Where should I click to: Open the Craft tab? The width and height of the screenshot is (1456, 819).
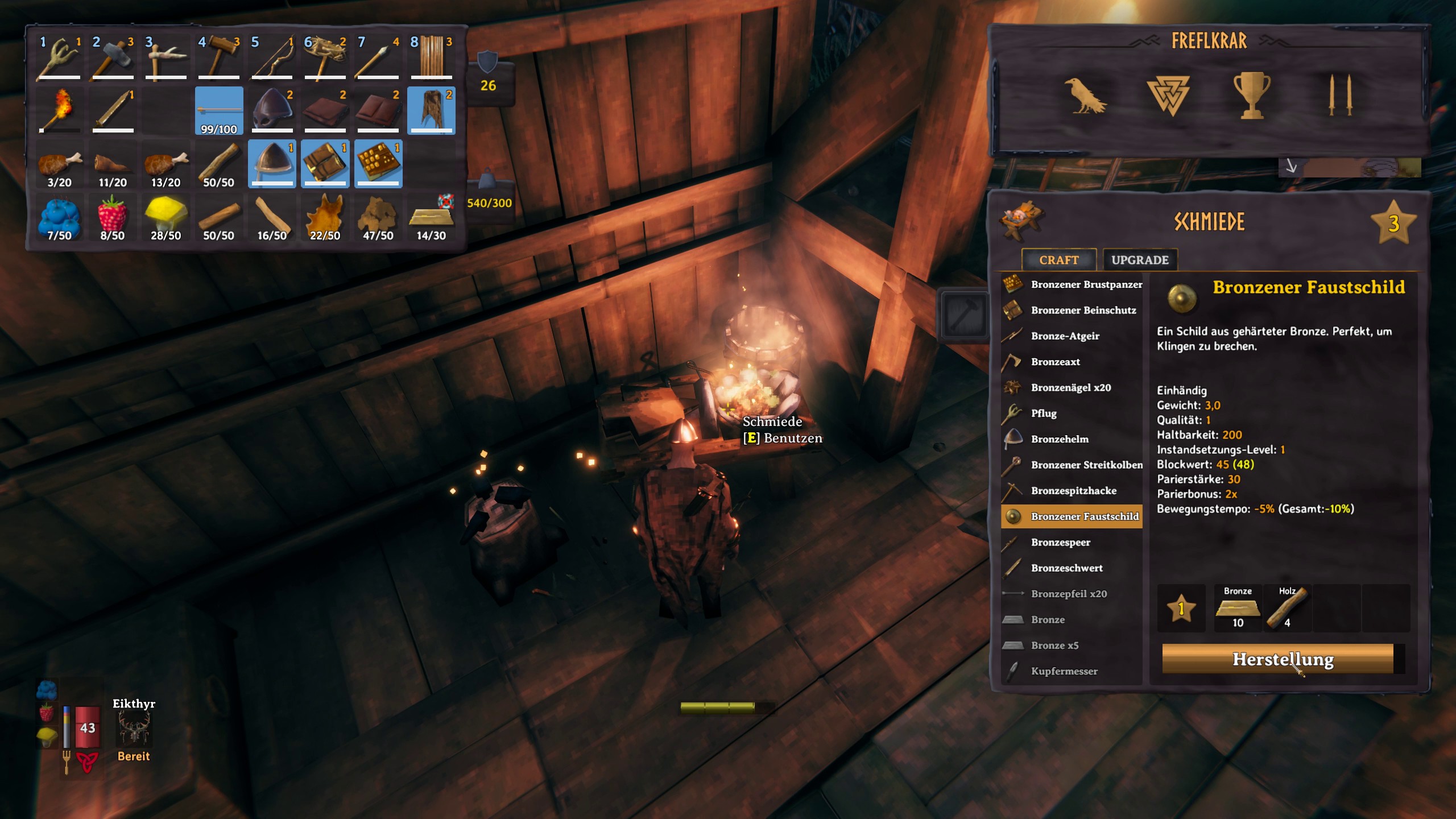pyautogui.click(x=1058, y=260)
